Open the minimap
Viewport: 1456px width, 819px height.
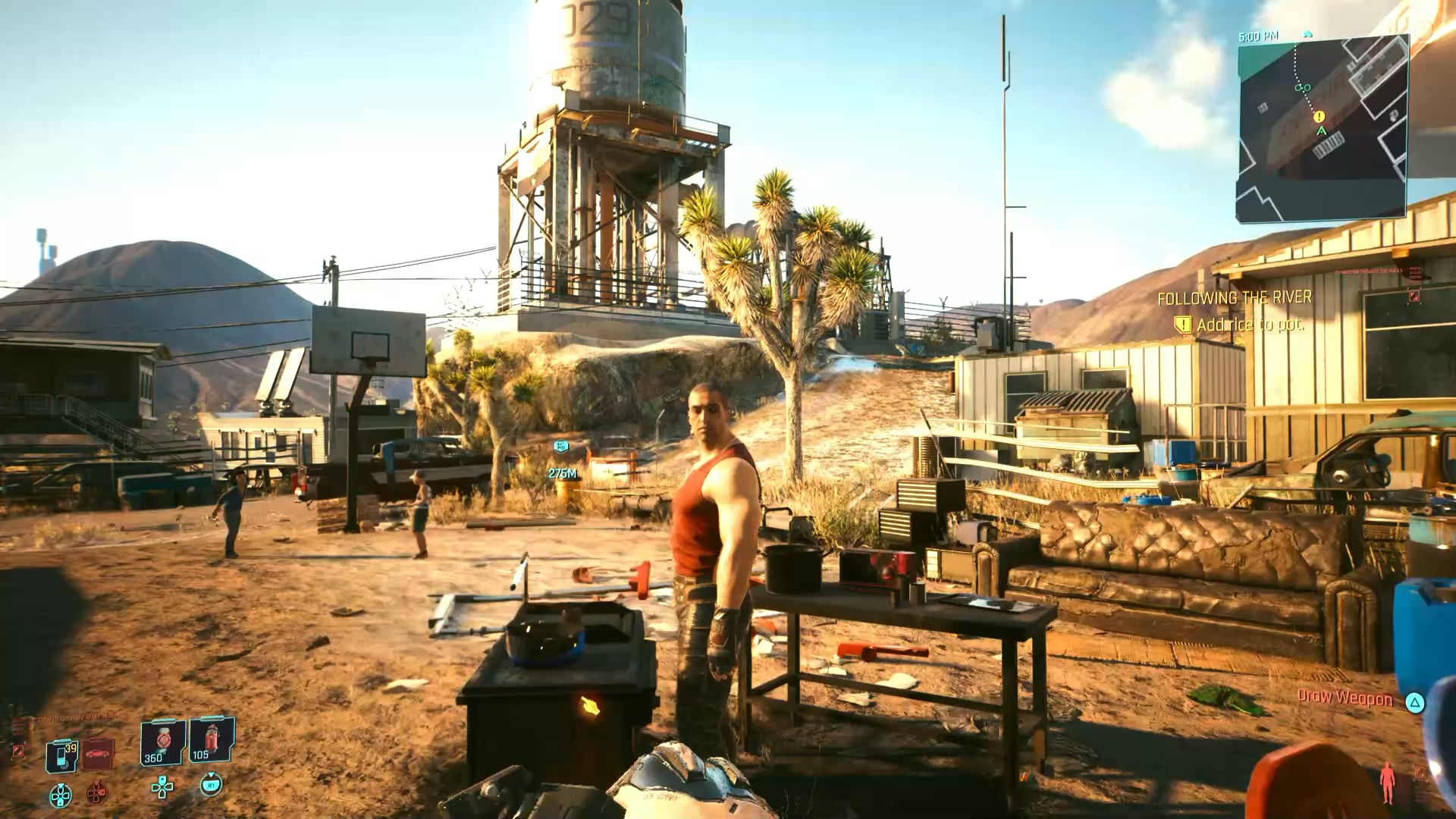pyautogui.click(x=1323, y=129)
